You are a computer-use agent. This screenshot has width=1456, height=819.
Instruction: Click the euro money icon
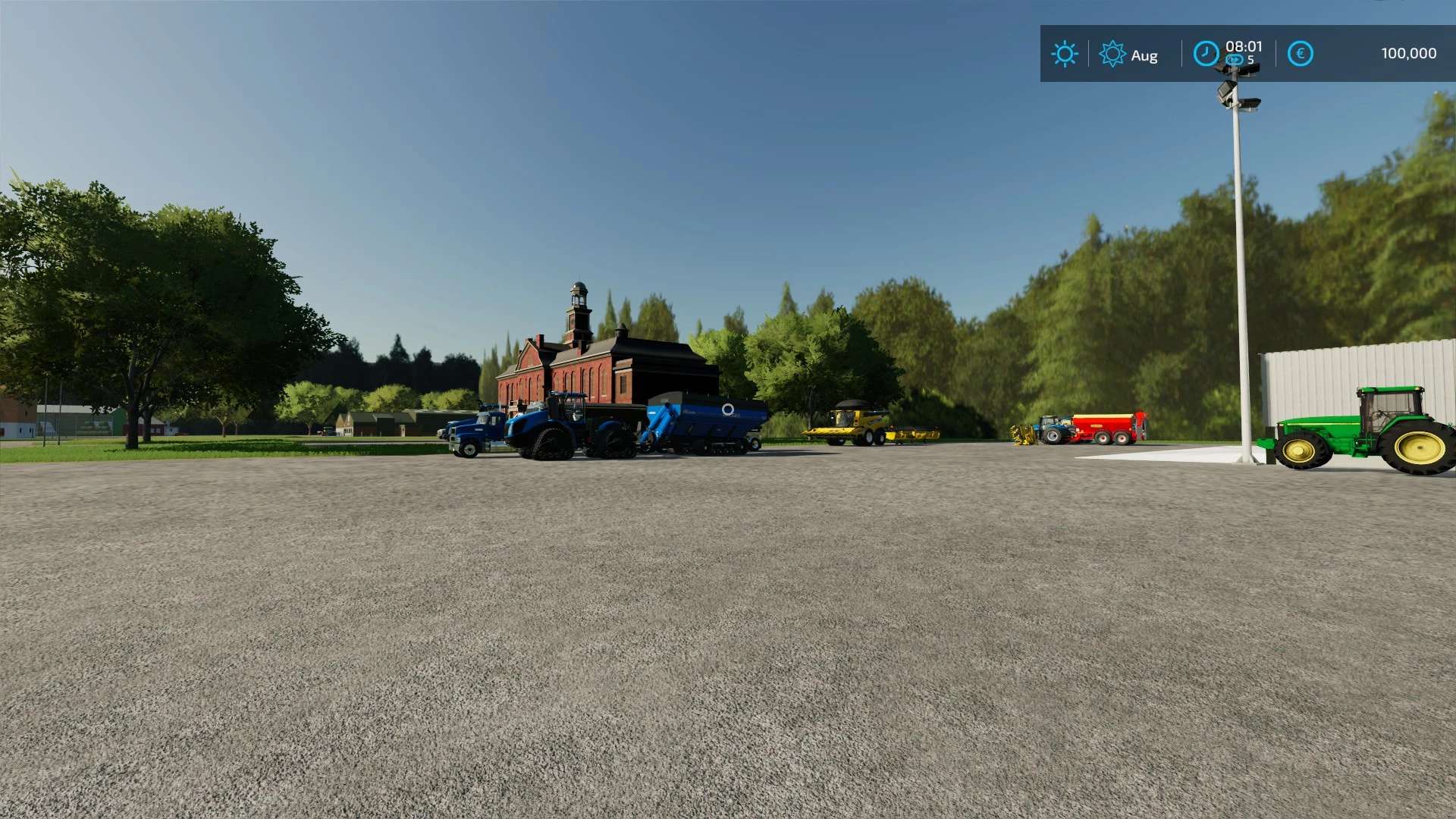coord(1300,54)
